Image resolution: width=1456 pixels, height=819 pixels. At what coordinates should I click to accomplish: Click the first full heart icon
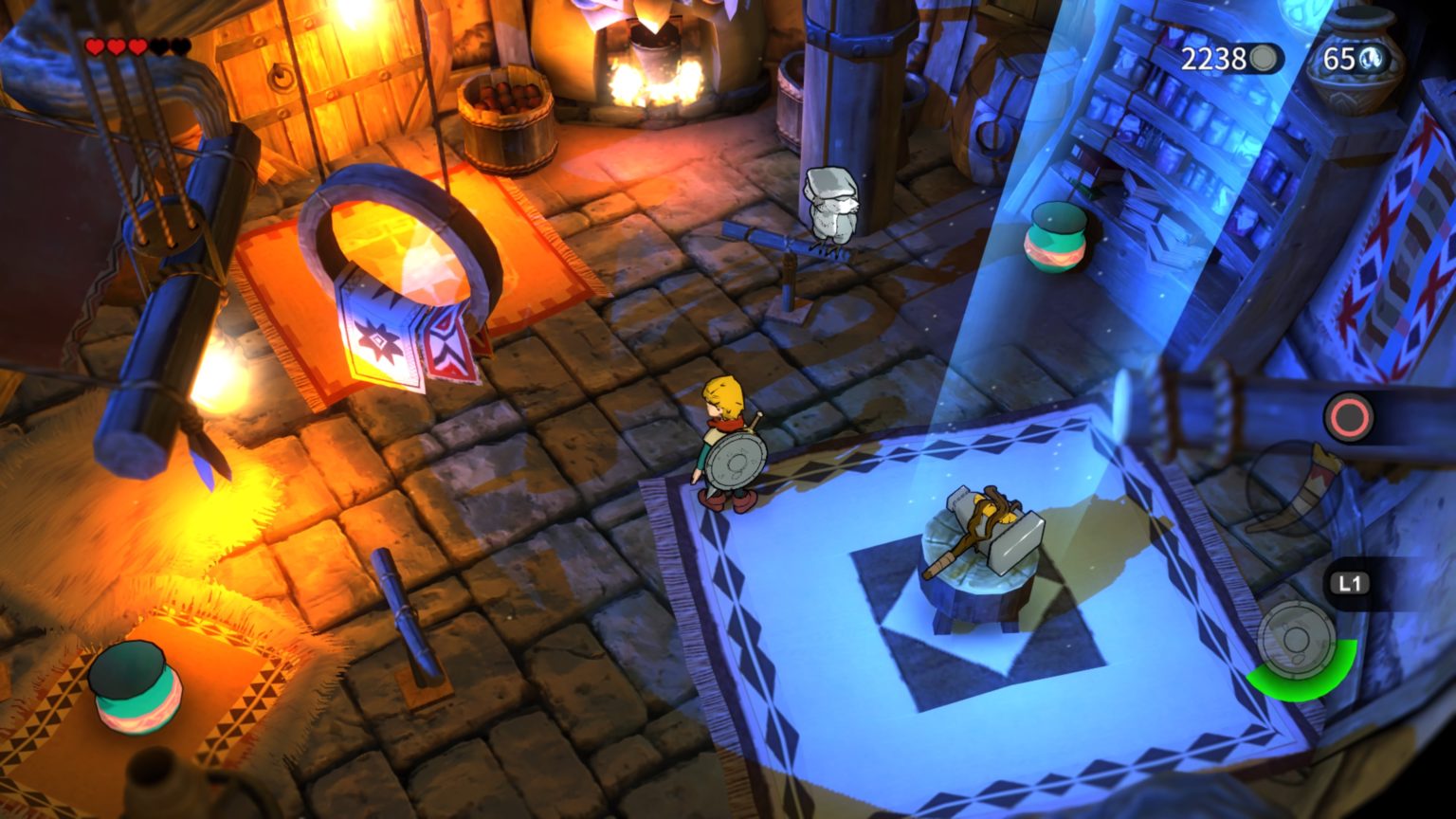(x=96, y=46)
